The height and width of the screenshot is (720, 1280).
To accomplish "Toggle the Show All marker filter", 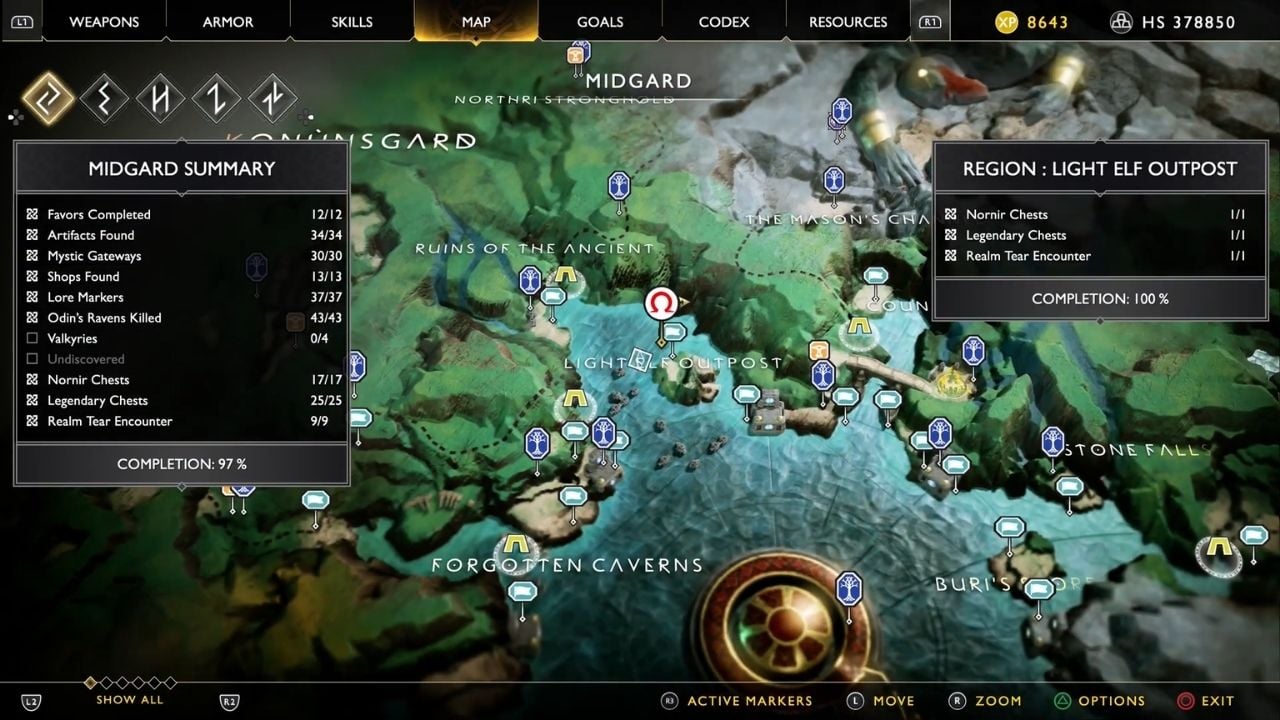I will pyautogui.click(x=129, y=699).
